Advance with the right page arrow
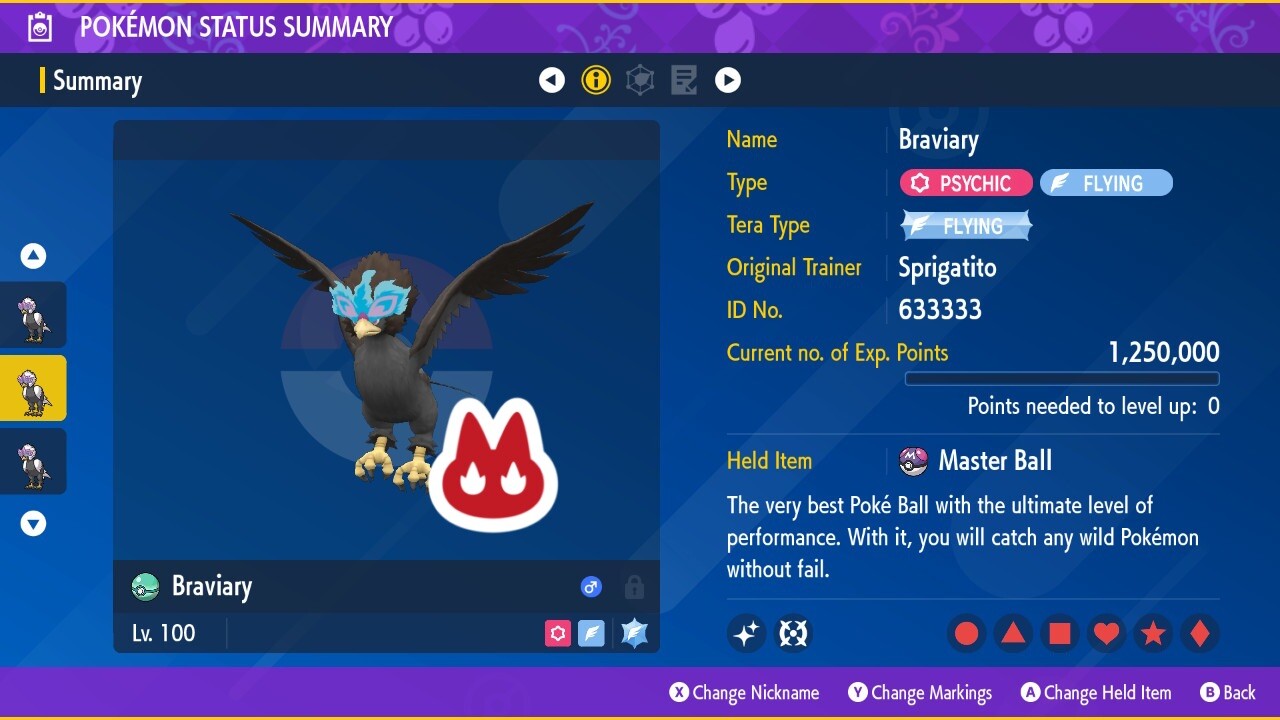Image resolution: width=1280 pixels, height=720 pixels. (x=728, y=80)
